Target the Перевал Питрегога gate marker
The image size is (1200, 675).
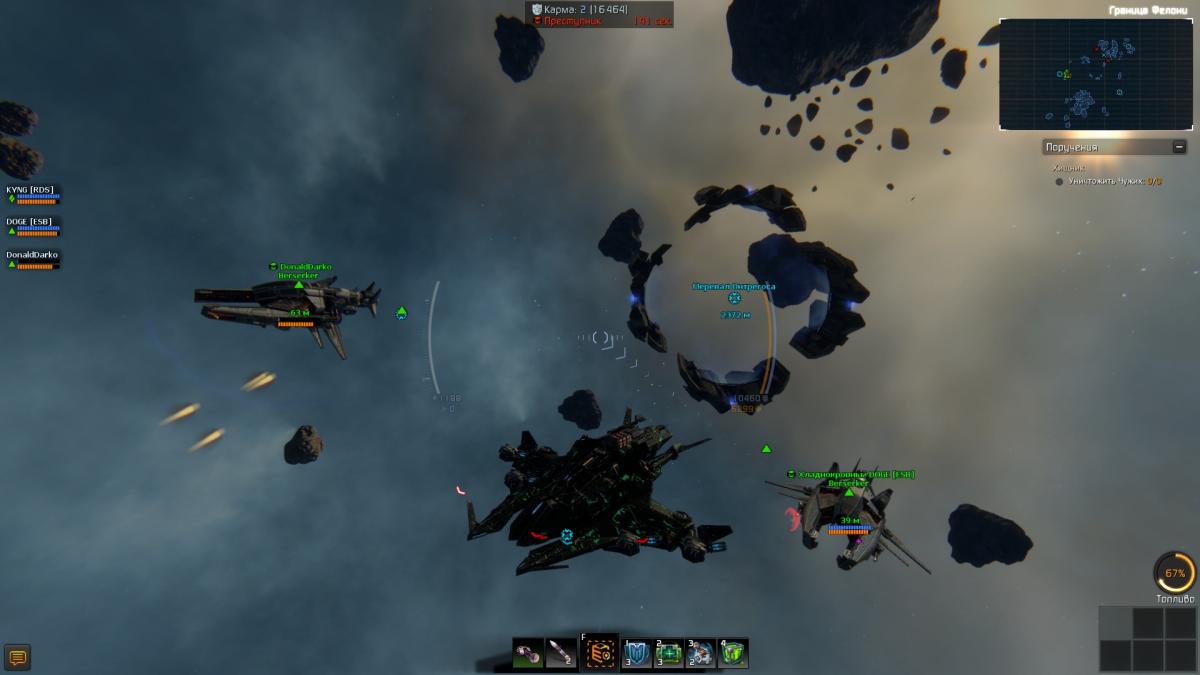734,298
